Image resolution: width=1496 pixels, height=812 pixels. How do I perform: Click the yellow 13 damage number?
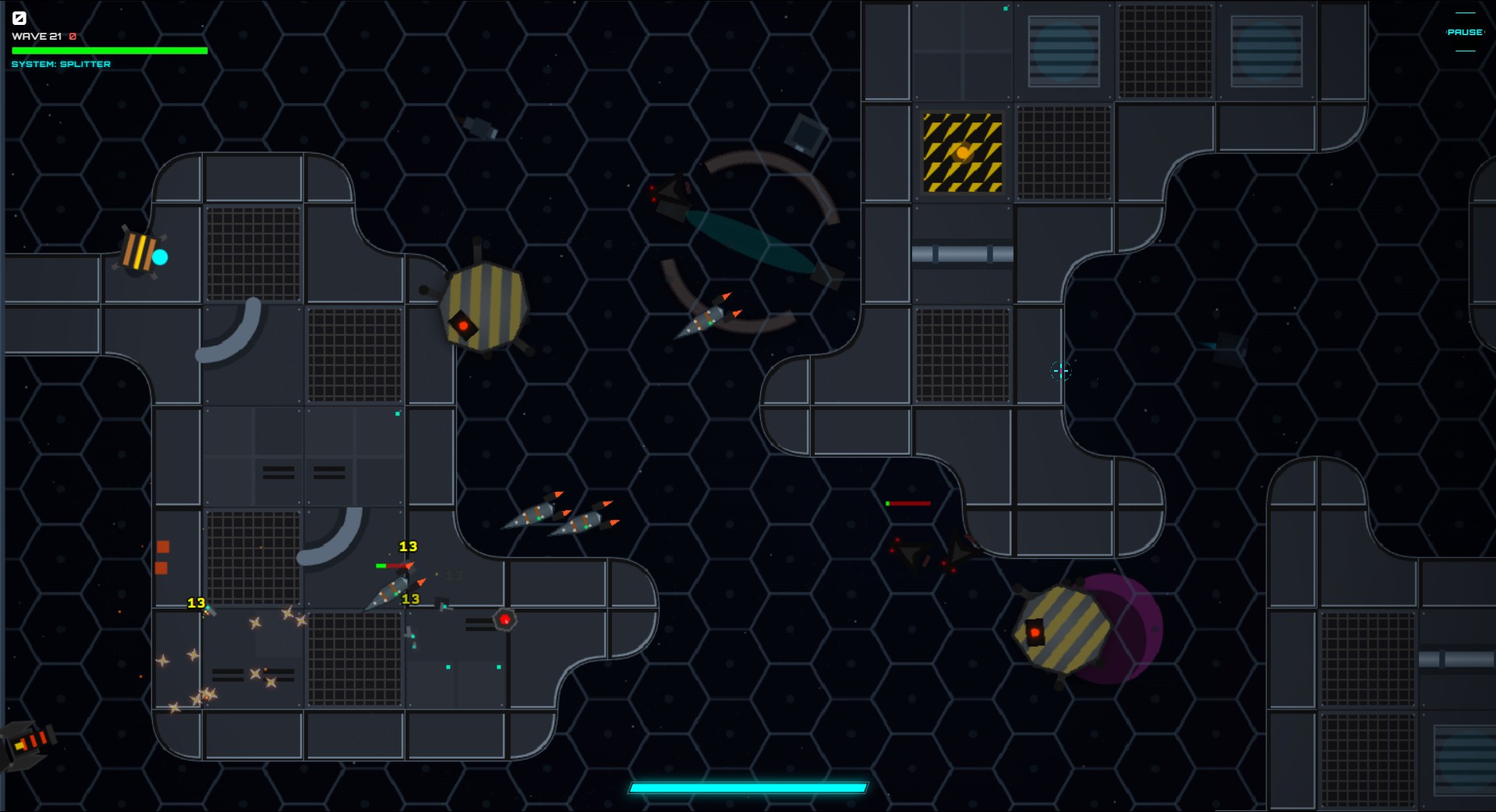407,547
